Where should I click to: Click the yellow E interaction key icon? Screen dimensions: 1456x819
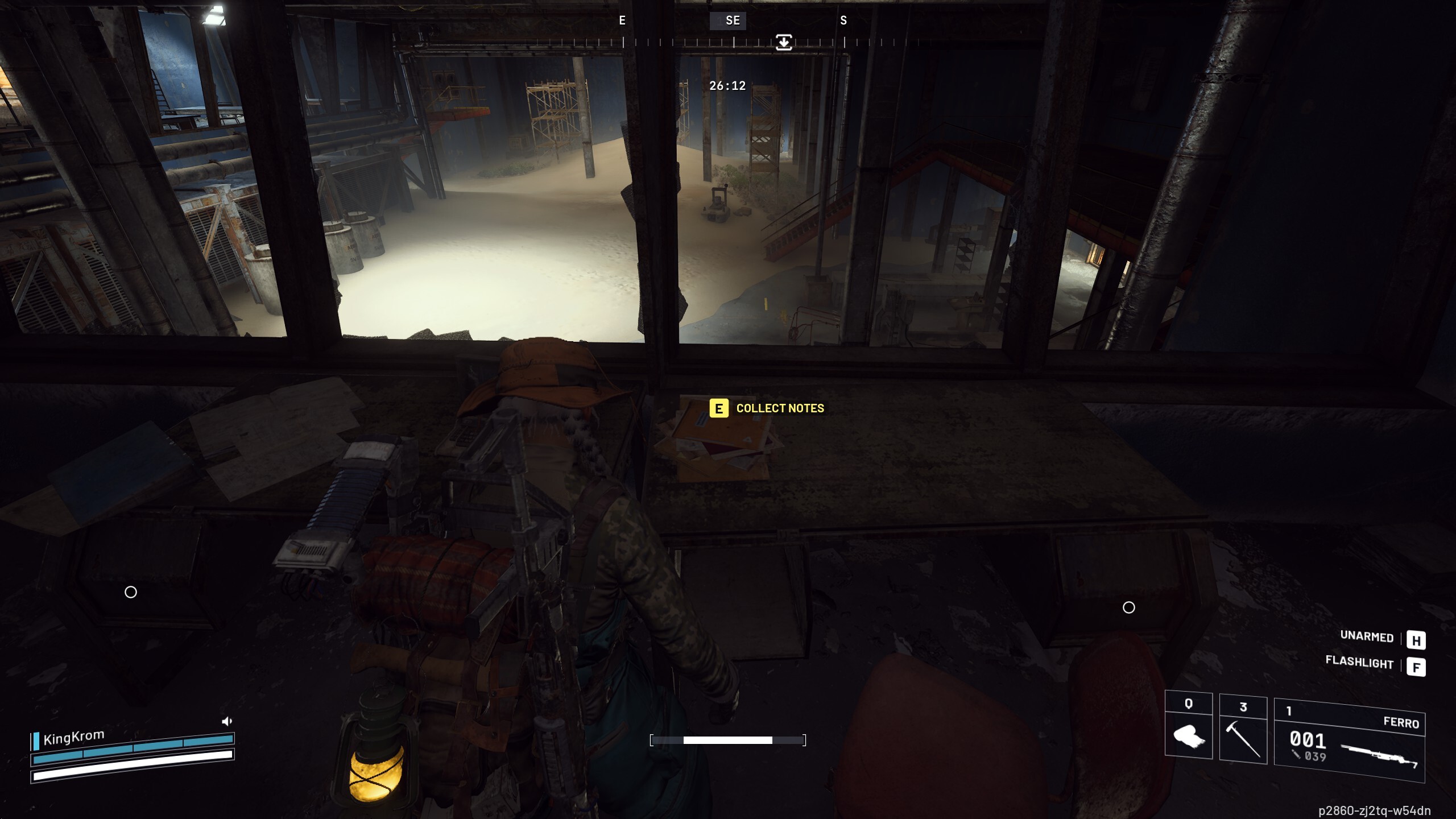coord(718,408)
